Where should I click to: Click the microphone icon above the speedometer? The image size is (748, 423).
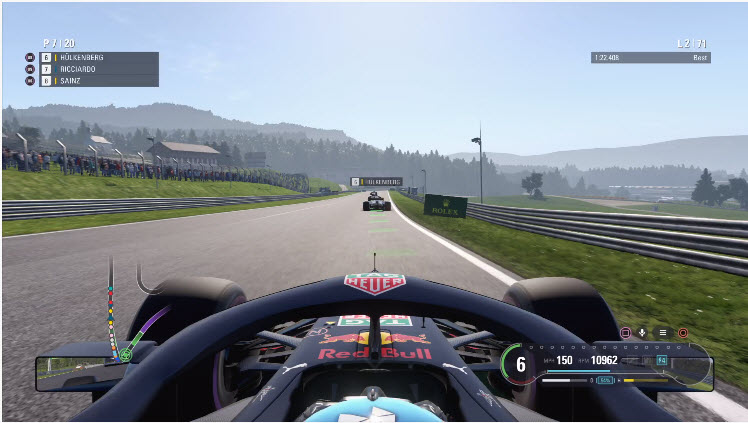[x=642, y=332]
